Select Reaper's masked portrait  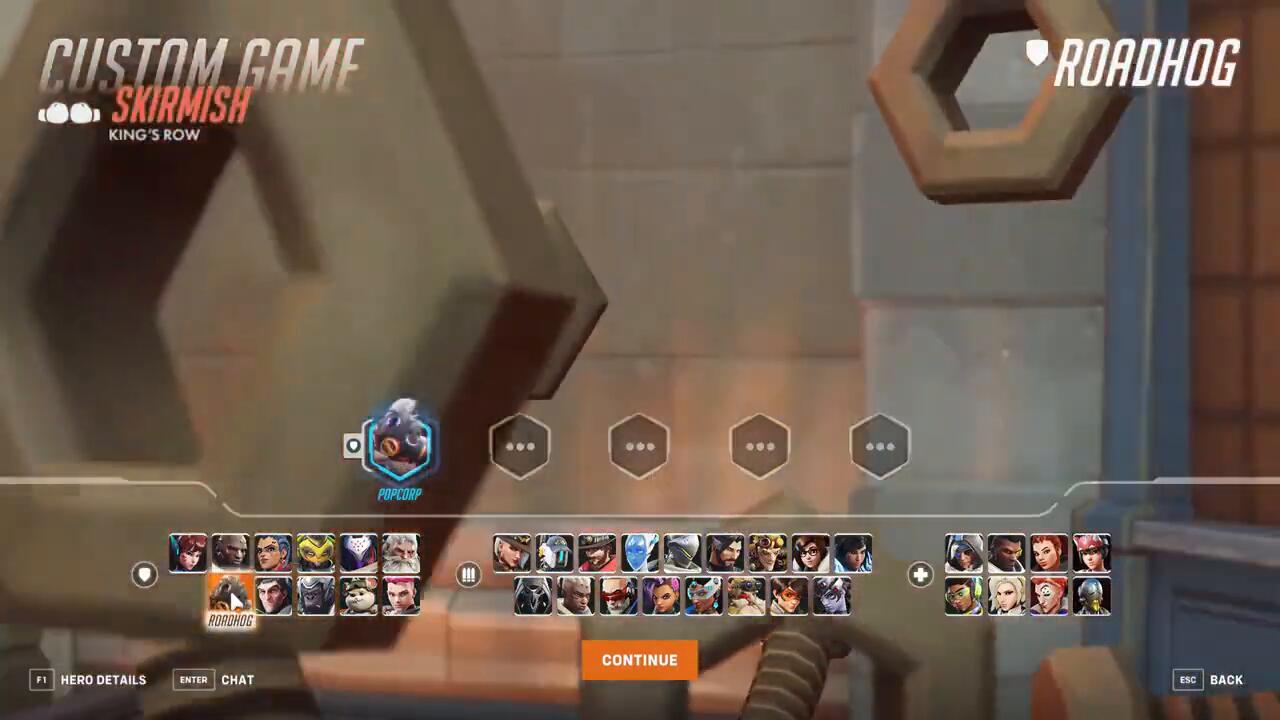[x=533, y=596]
